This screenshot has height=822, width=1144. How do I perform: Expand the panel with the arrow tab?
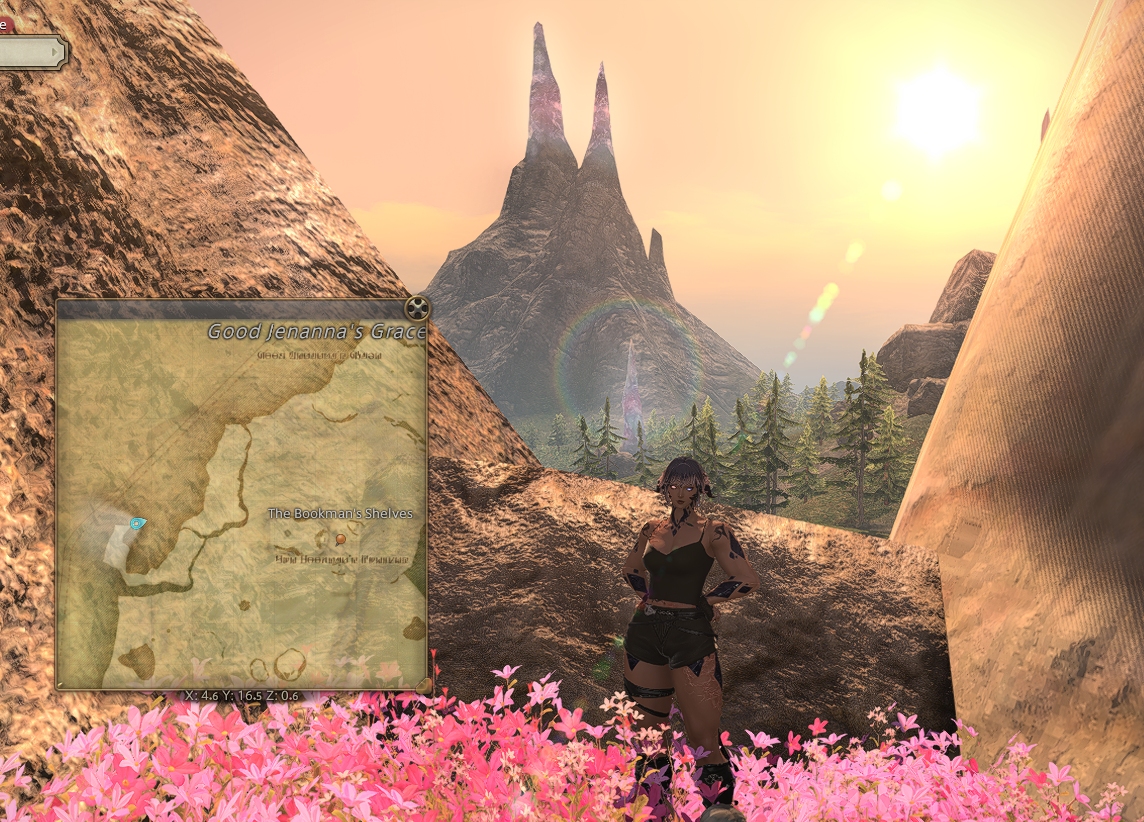[34, 51]
